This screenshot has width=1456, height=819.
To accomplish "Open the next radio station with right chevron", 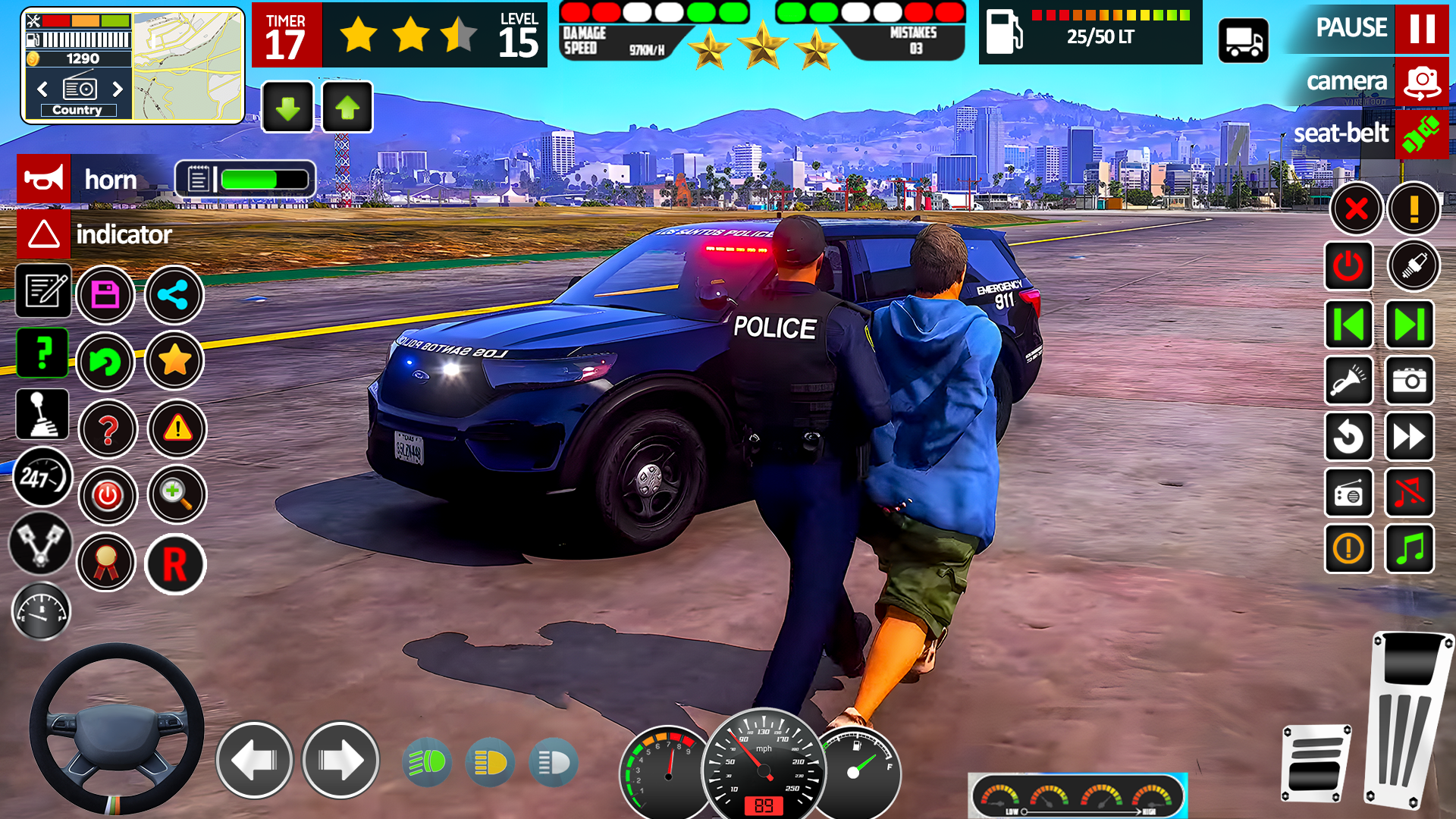I will pyautogui.click(x=118, y=89).
